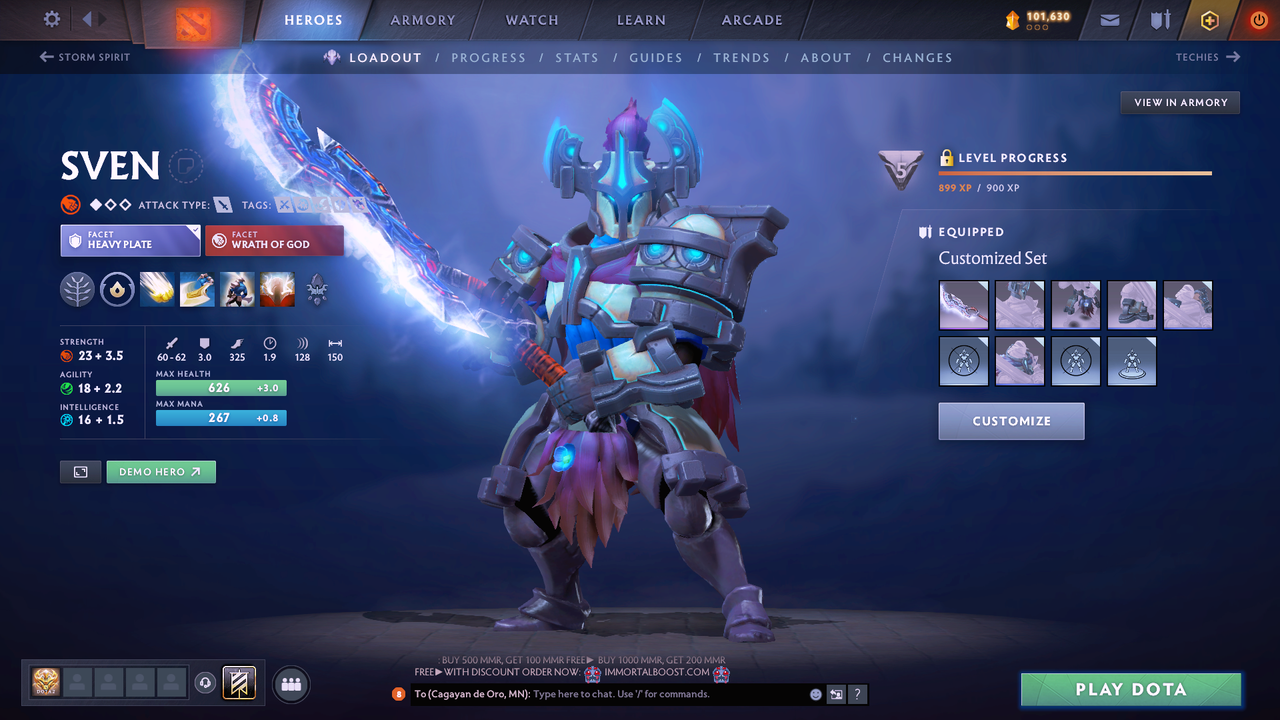The height and width of the screenshot is (720, 1280).
Task: Click the Warcry ability icon
Action: coord(237,290)
